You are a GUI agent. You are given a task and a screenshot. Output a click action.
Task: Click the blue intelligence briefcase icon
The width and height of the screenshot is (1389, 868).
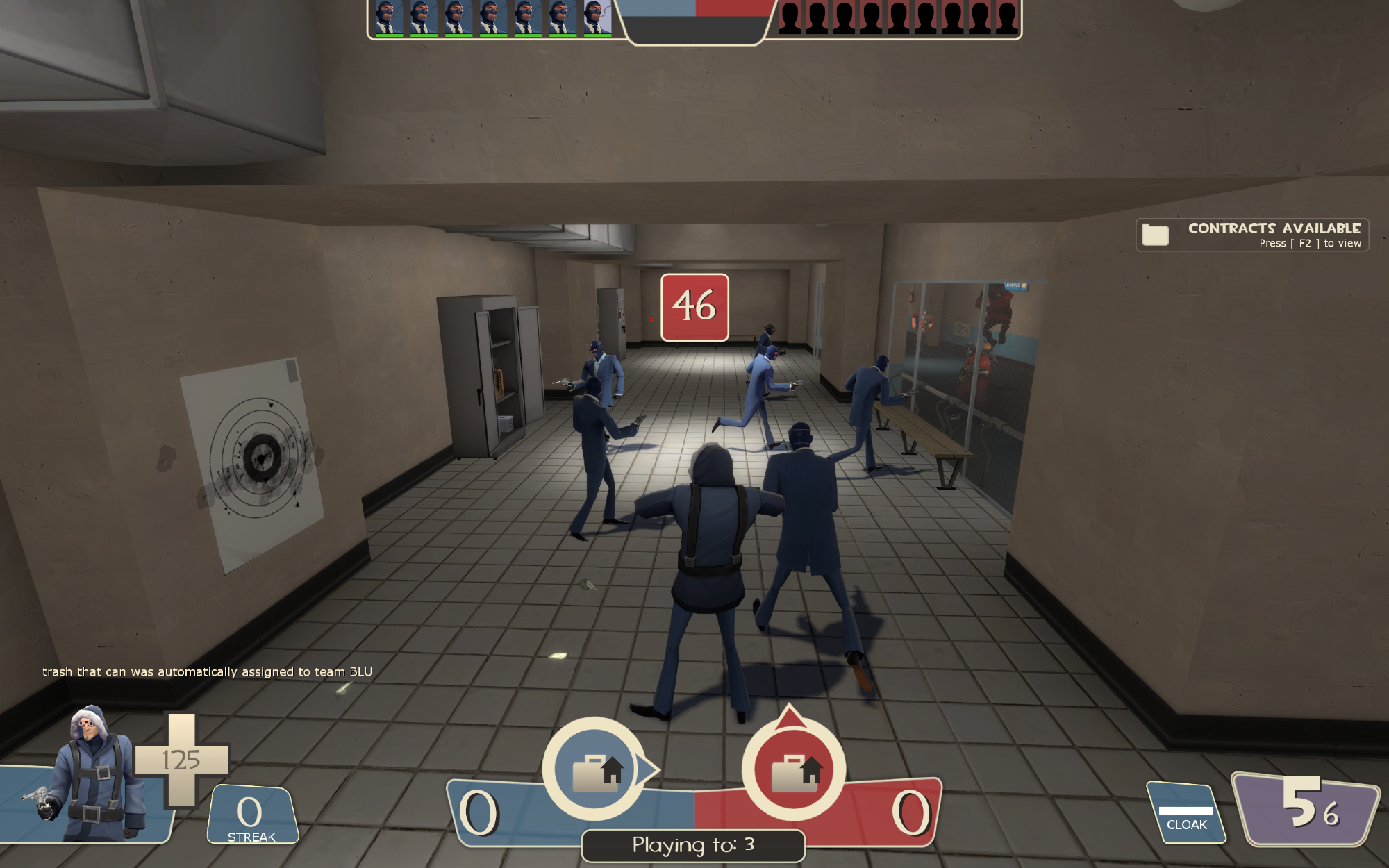tap(594, 769)
